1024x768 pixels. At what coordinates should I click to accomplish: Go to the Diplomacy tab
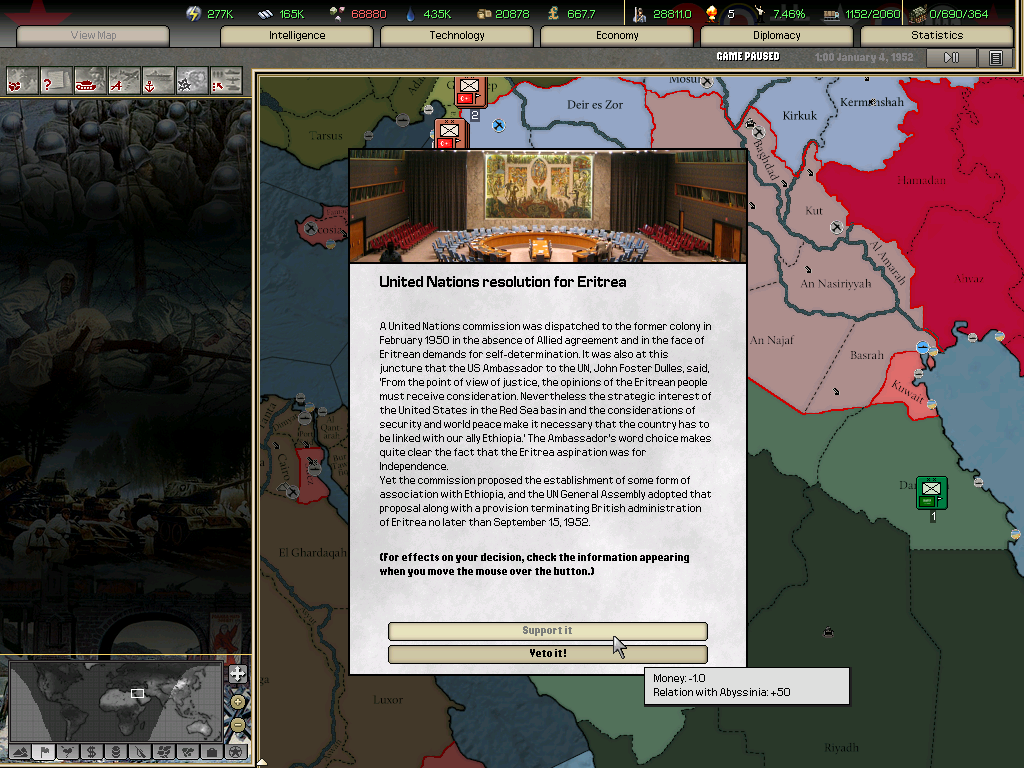[x=777, y=36]
